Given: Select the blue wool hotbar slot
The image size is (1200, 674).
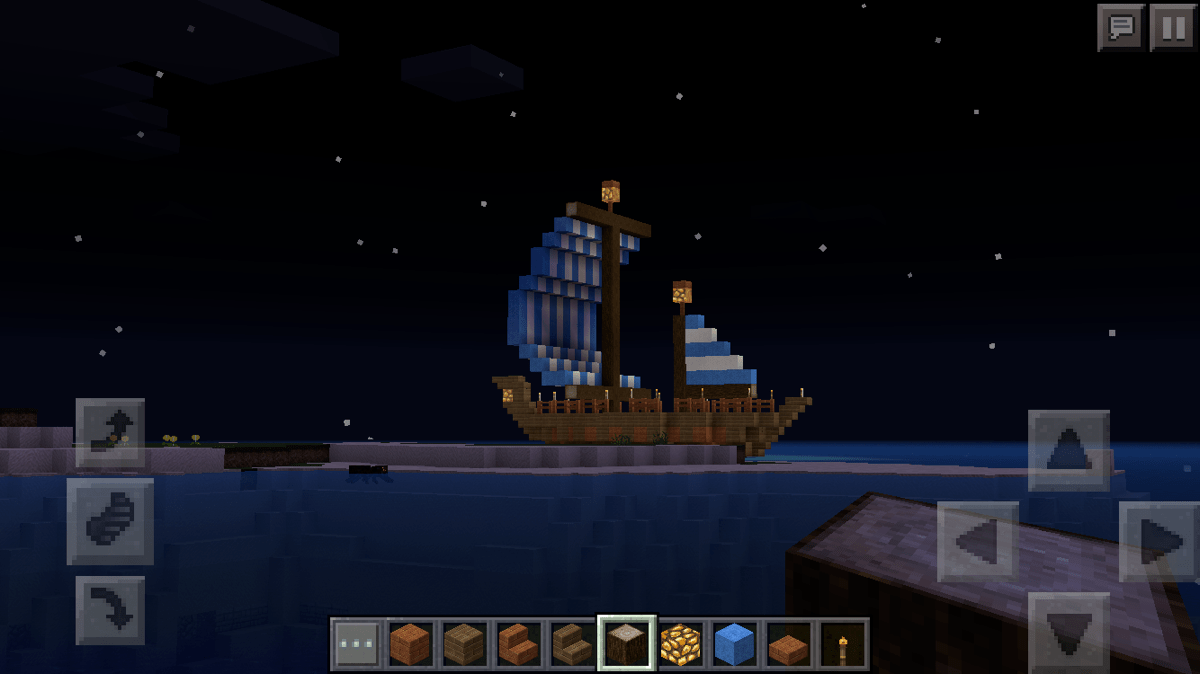Looking at the screenshot, I should click(x=735, y=644).
